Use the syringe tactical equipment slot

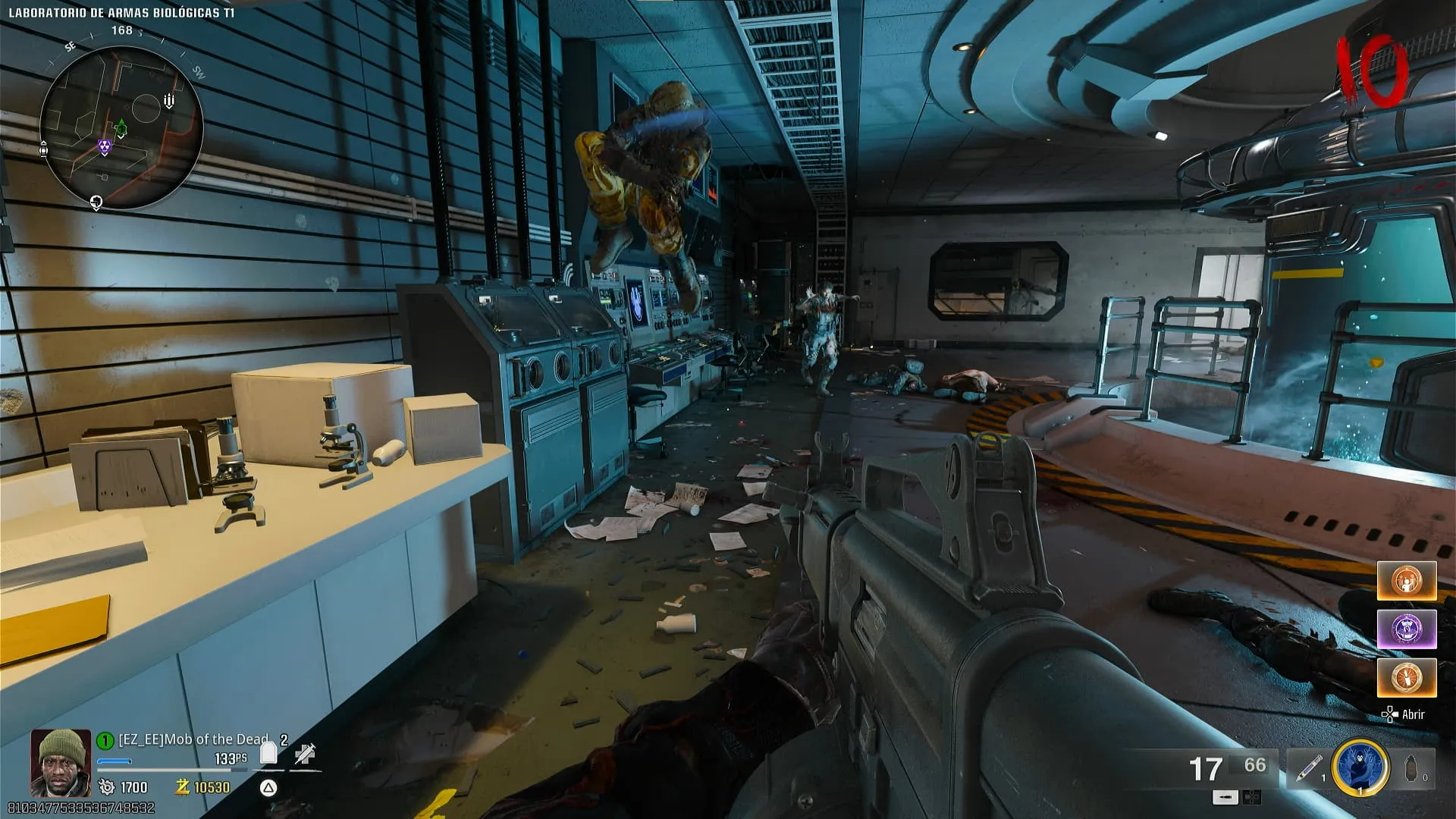tap(1307, 768)
